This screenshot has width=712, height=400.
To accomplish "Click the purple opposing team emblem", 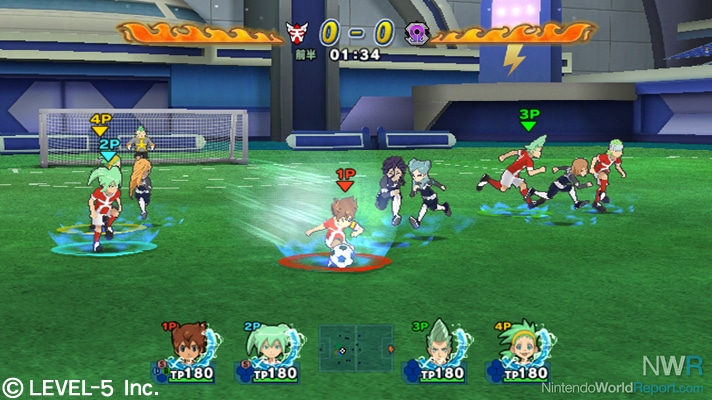I will (416, 33).
